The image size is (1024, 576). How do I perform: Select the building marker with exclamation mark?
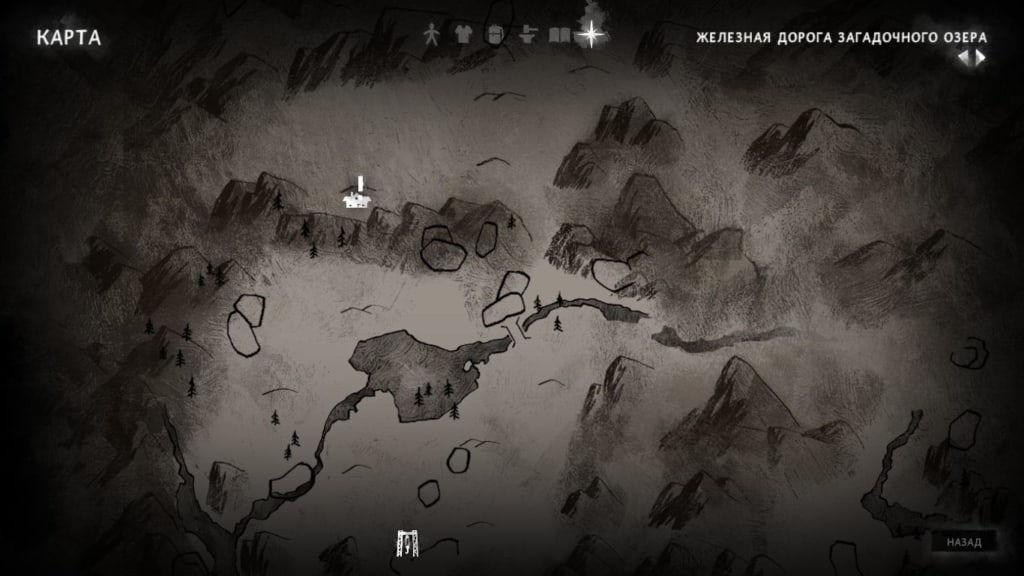pyautogui.click(x=356, y=198)
